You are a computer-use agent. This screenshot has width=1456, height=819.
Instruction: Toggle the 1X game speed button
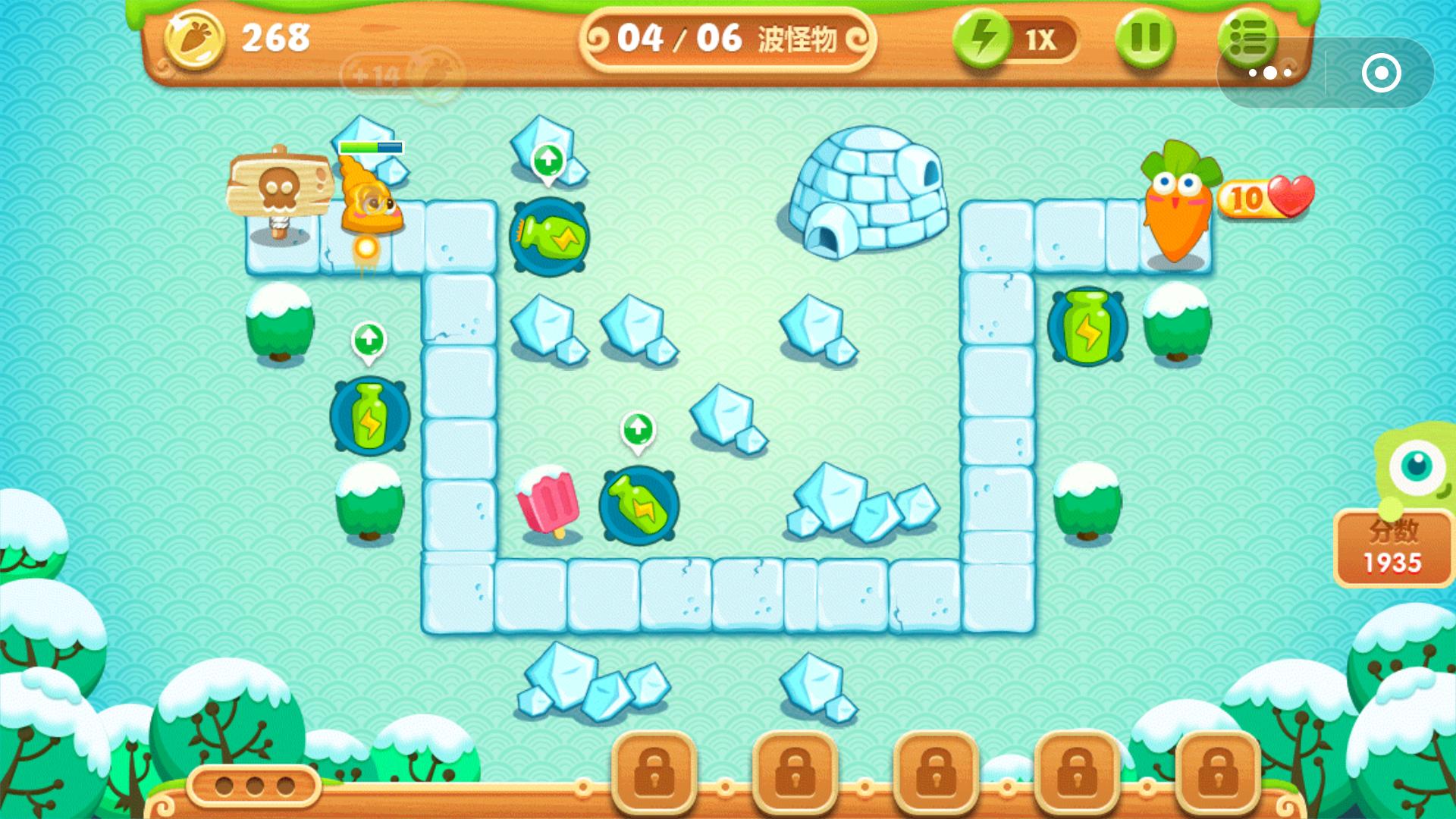tap(1015, 38)
